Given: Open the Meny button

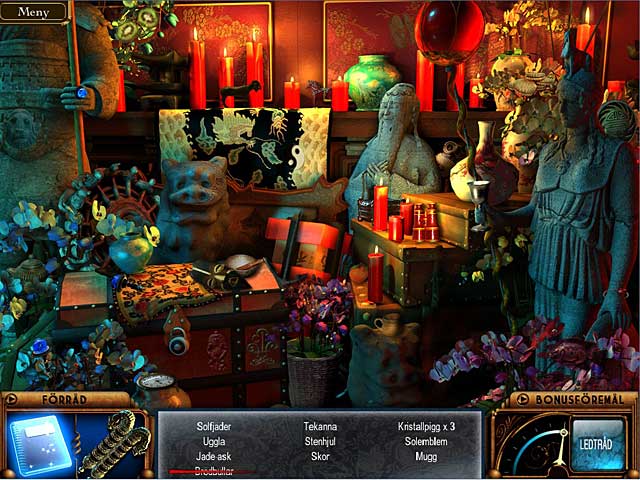Looking at the screenshot, I should pyautogui.click(x=33, y=12).
